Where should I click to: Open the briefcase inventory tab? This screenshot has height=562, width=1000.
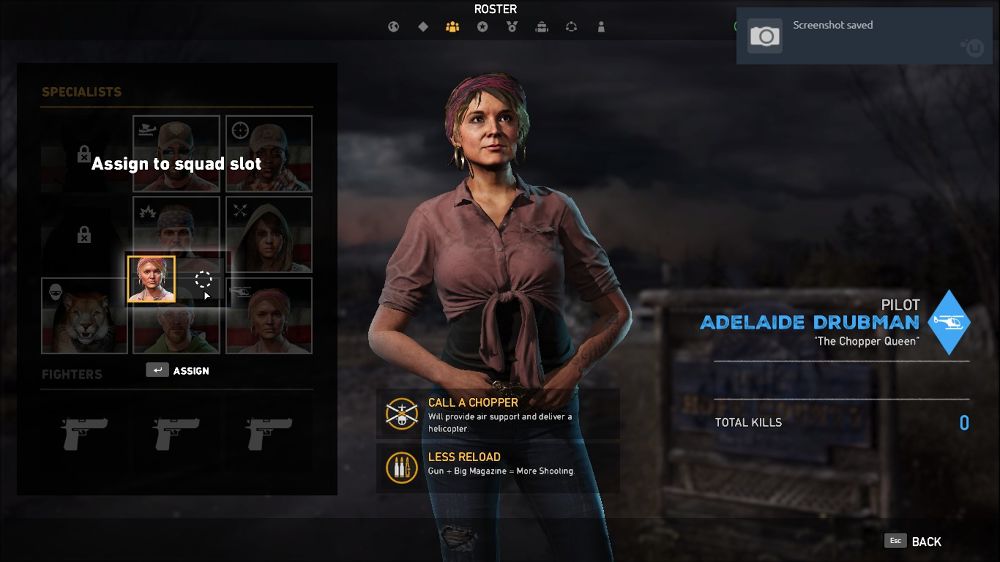coord(541,27)
